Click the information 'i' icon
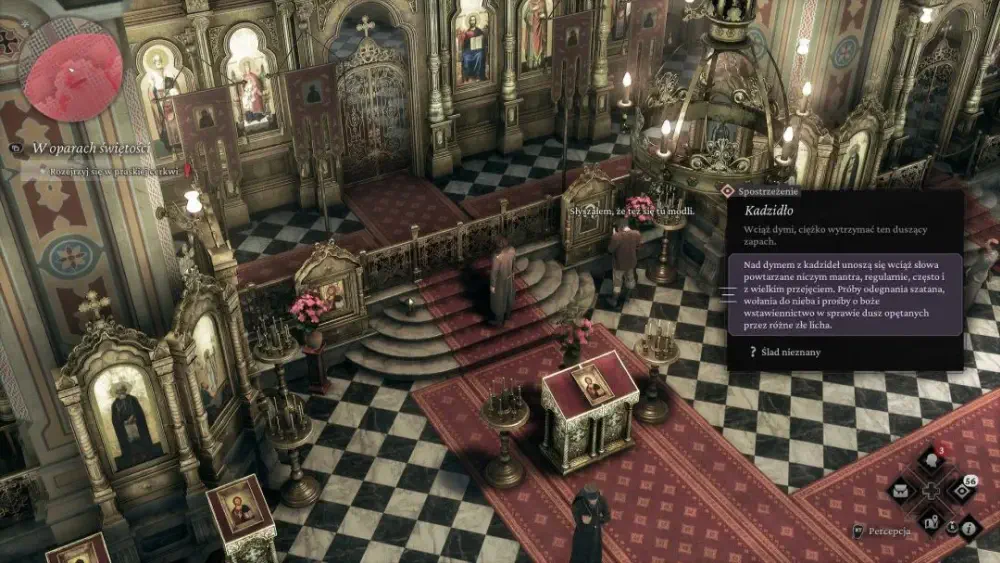This screenshot has width=1000, height=563. 969,527
